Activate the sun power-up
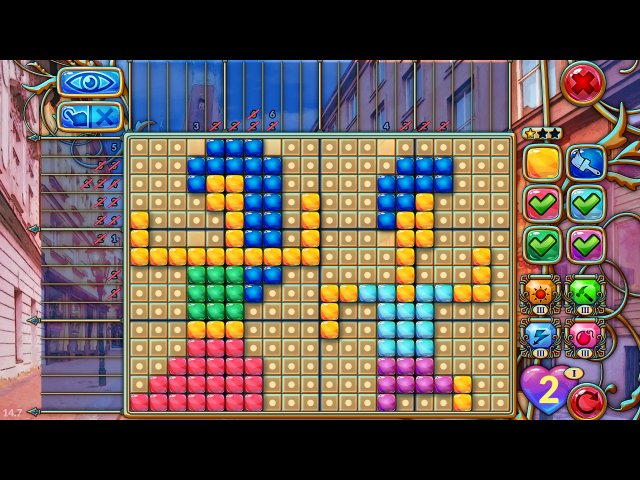 pyautogui.click(x=541, y=292)
